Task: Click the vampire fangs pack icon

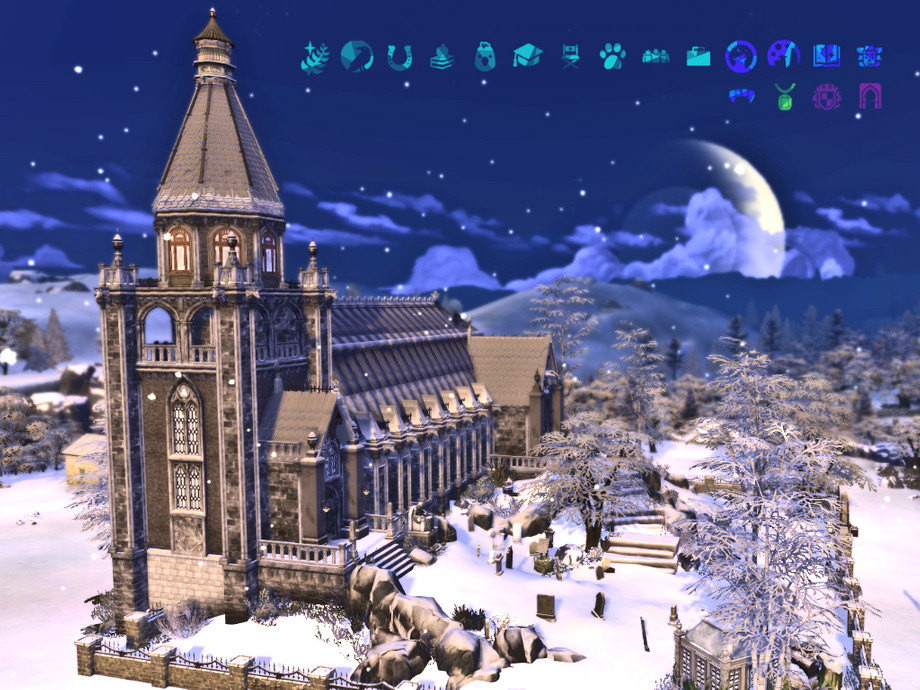Action: tap(741, 97)
